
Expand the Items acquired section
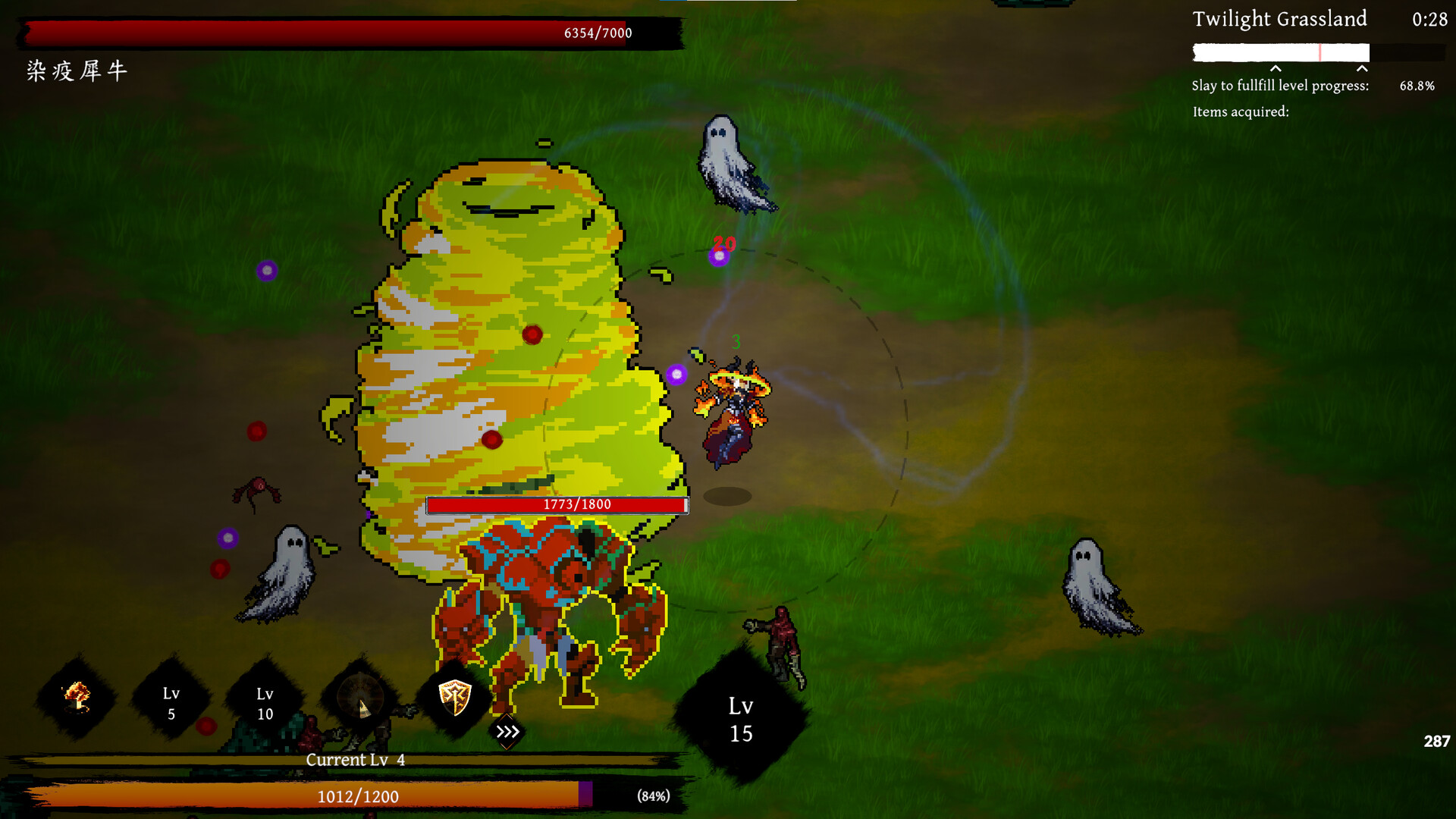(x=1241, y=111)
